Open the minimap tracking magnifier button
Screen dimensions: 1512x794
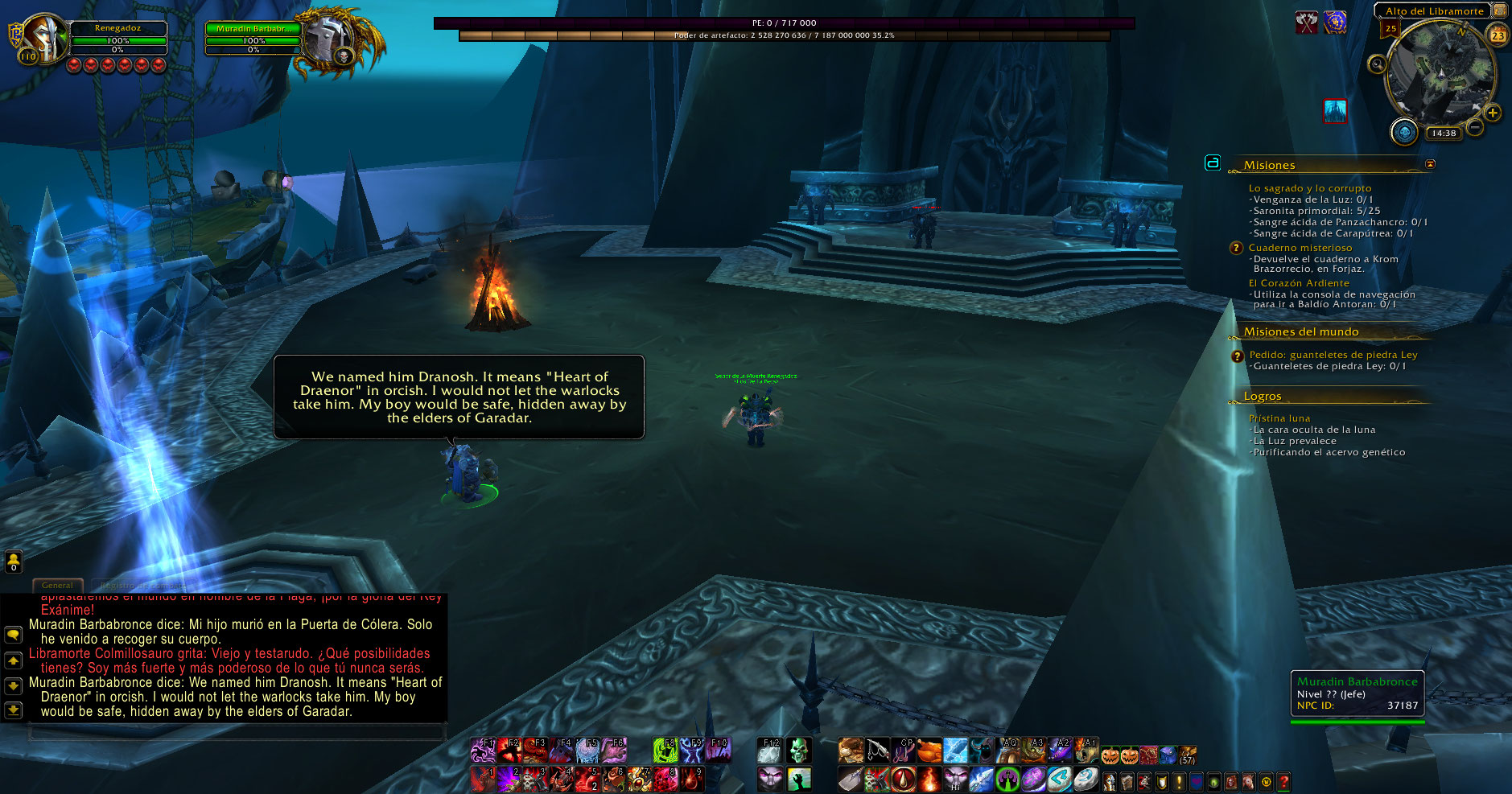[1377, 64]
